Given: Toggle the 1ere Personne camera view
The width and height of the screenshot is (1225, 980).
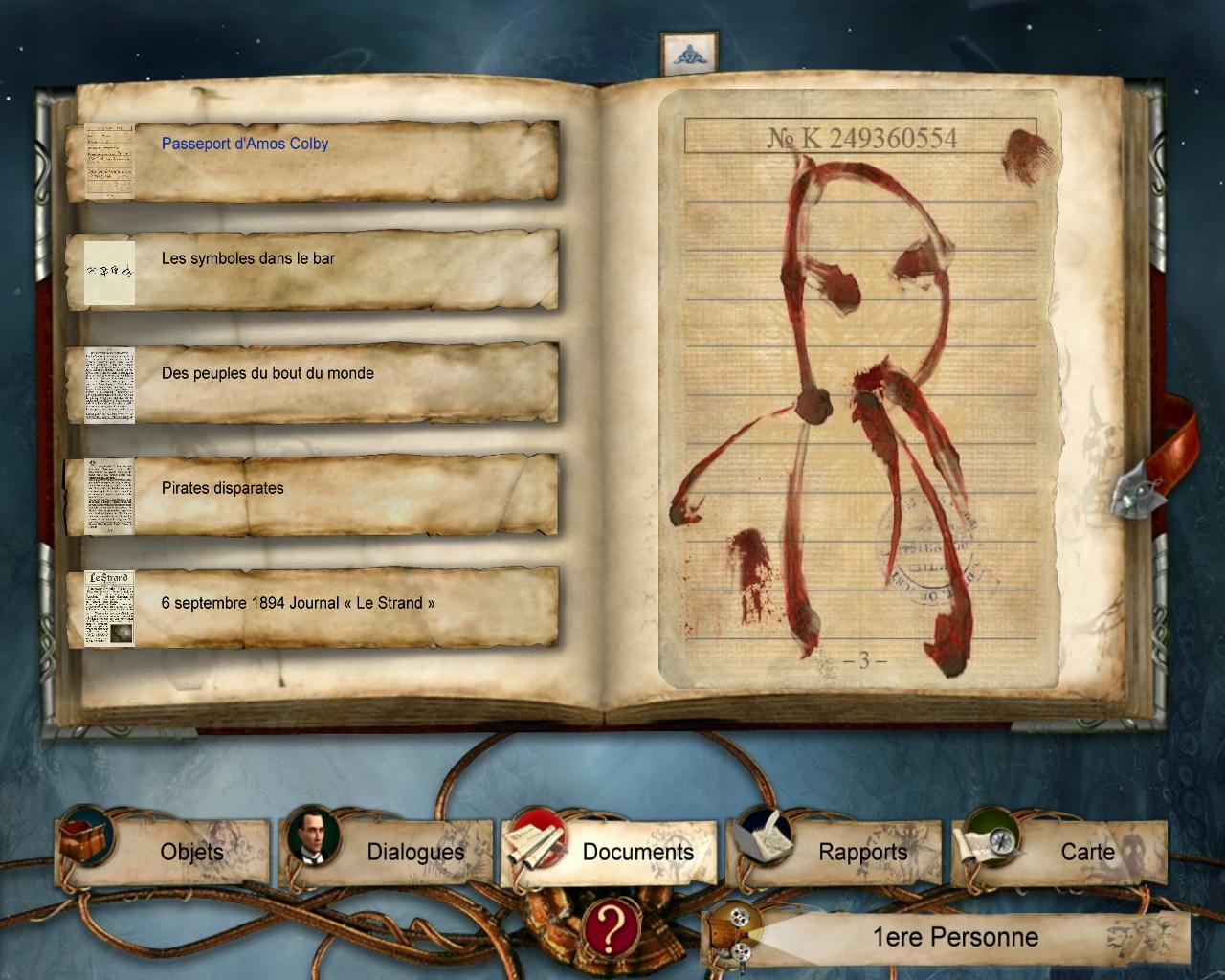Looking at the screenshot, I should (x=947, y=937).
